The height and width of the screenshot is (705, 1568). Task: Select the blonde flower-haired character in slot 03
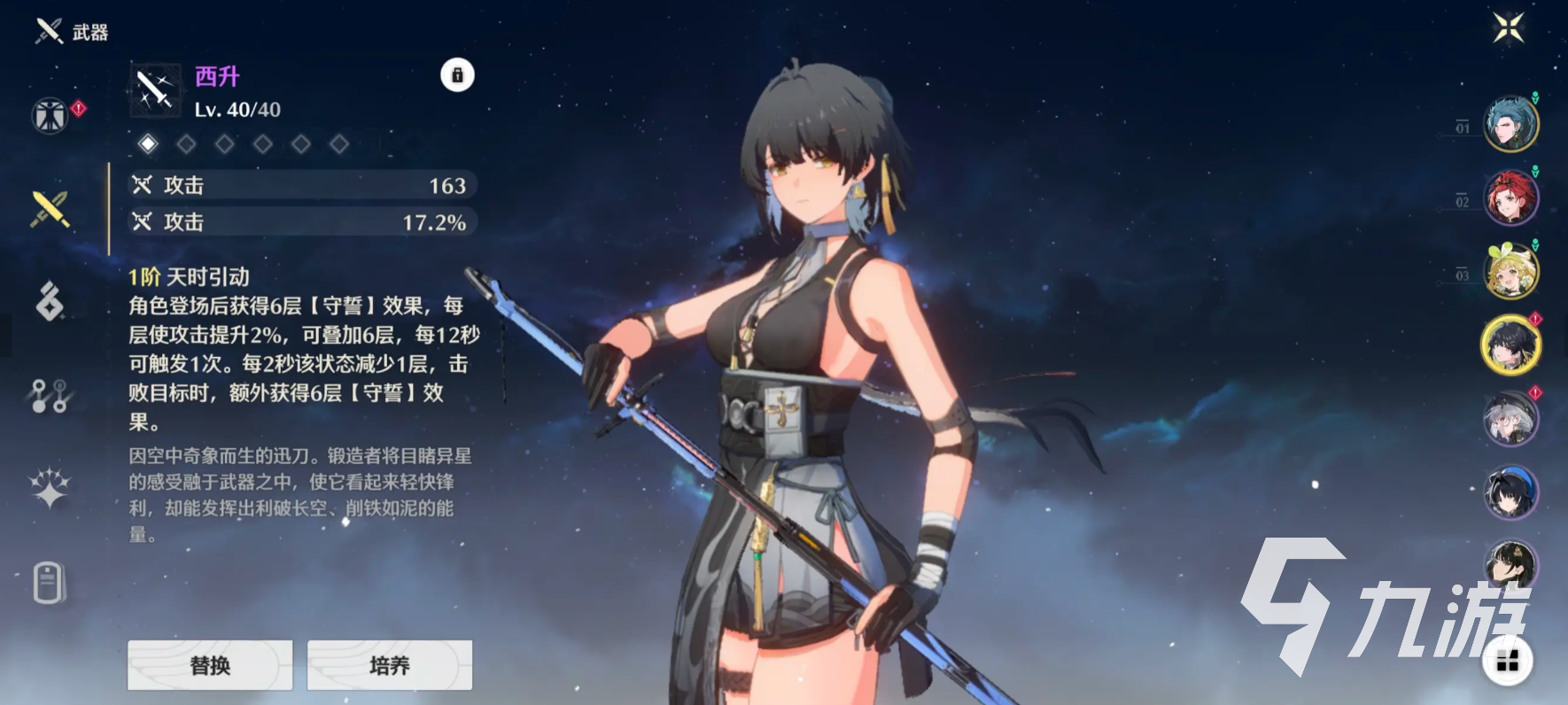[x=1510, y=271]
